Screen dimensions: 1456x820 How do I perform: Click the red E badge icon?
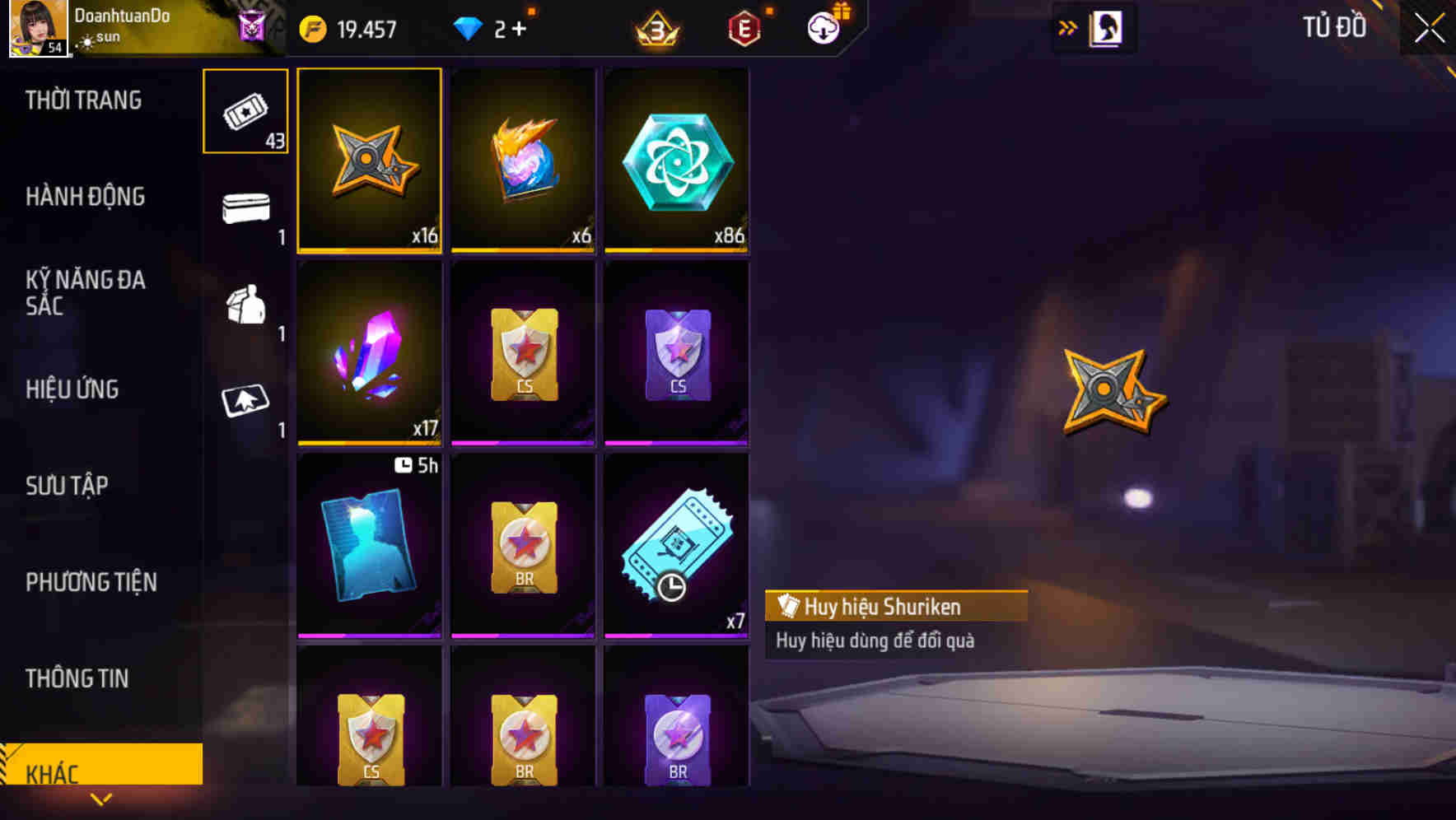point(745,27)
